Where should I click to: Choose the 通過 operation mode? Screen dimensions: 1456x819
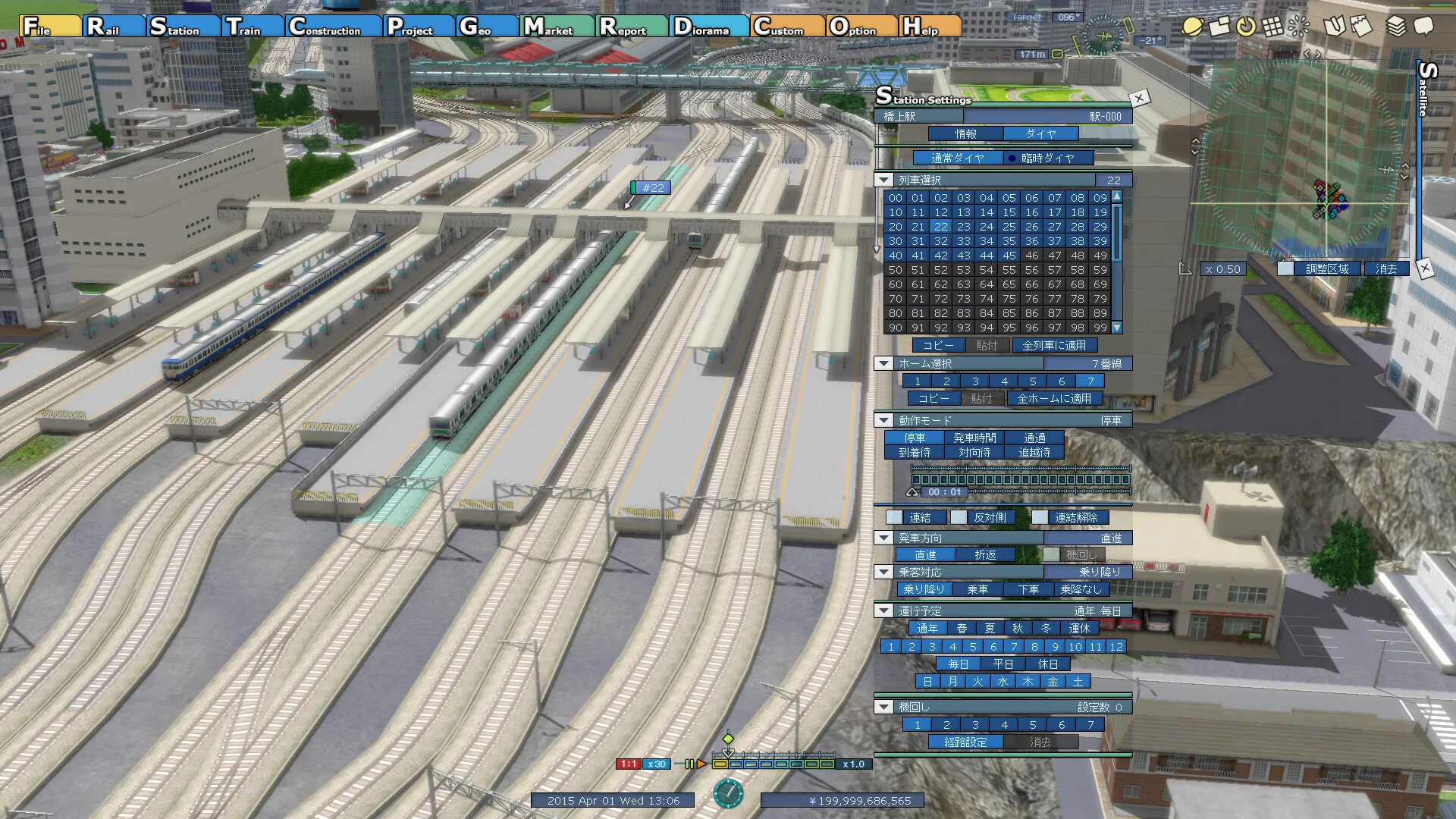(1034, 438)
